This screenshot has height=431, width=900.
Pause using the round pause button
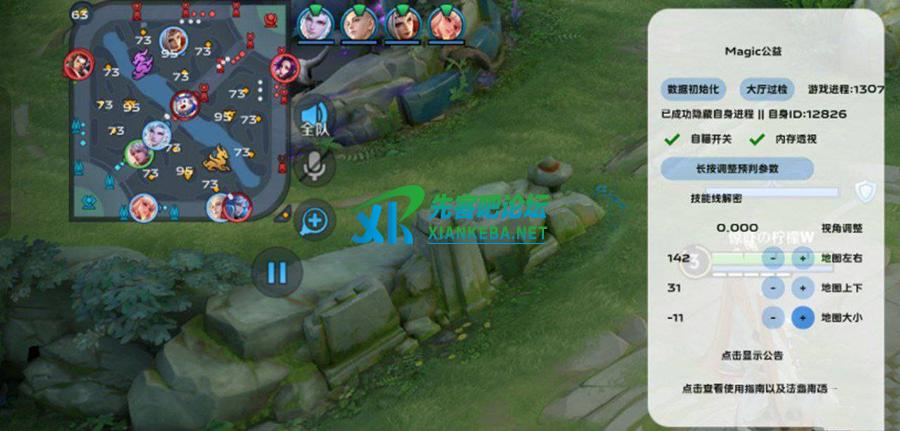[277, 272]
